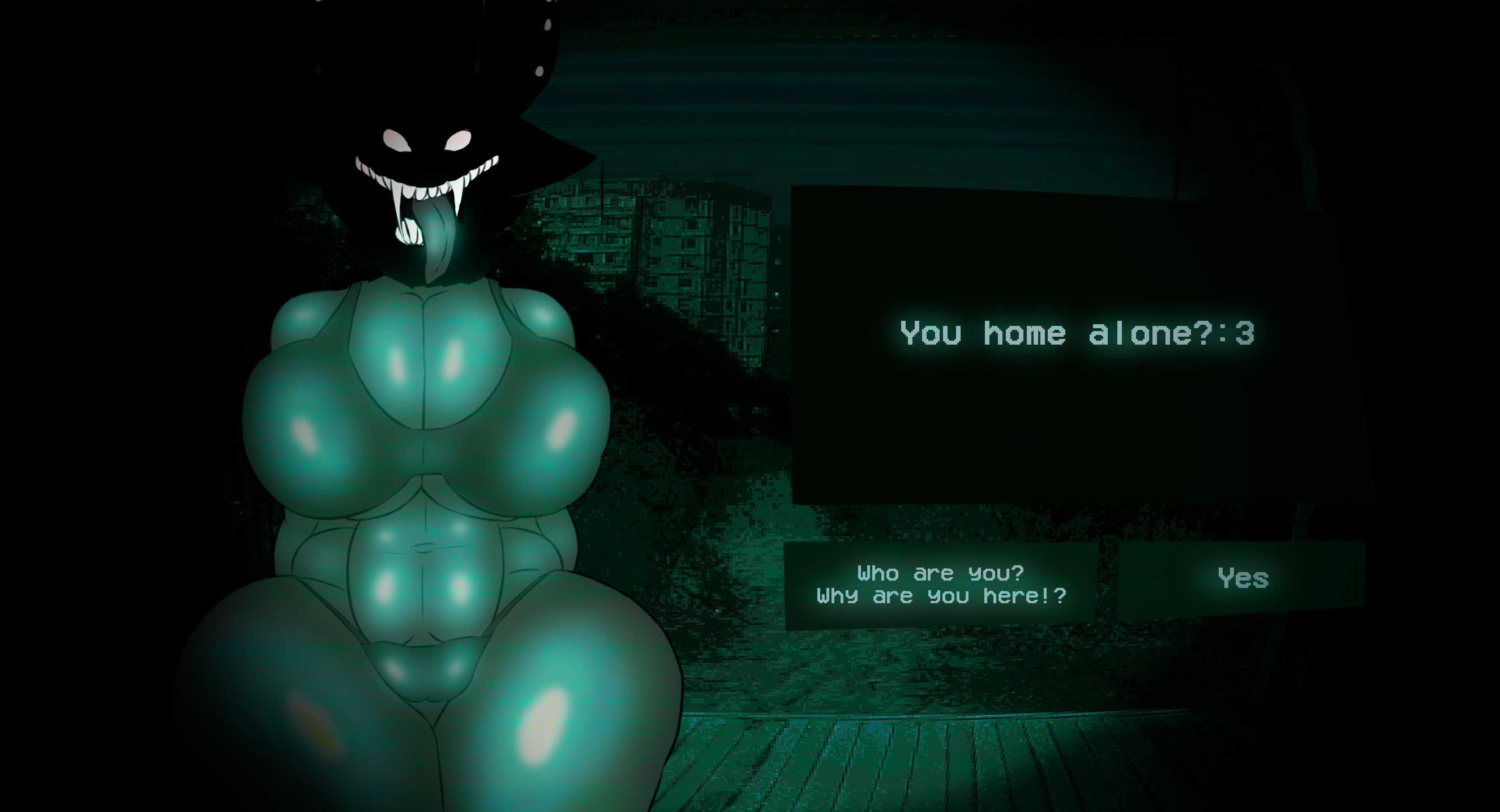Choose the "Who are you? Why are you here!?" reply
Screen dimensions: 1500x812
point(941,585)
